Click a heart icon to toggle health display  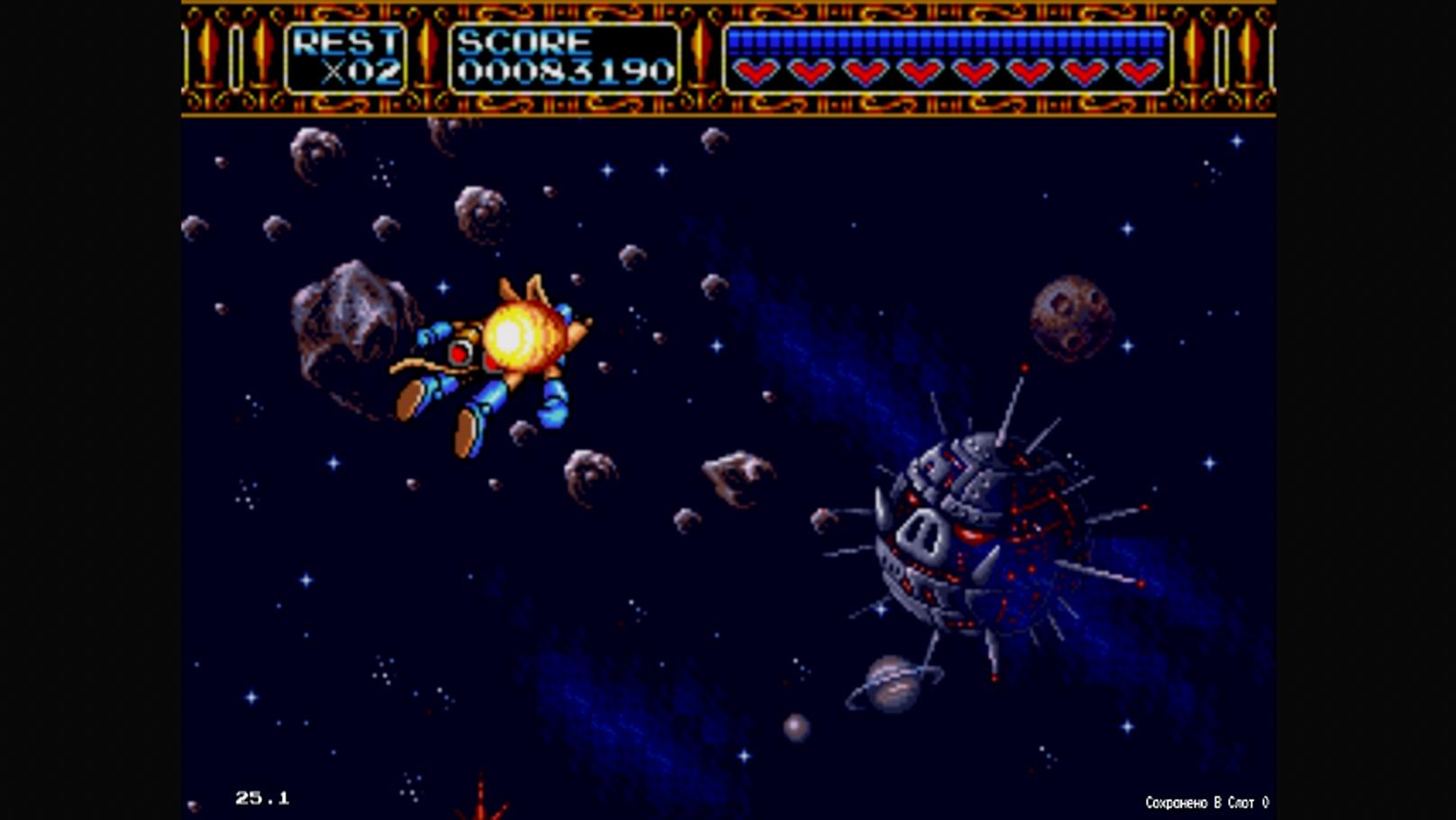(811, 69)
